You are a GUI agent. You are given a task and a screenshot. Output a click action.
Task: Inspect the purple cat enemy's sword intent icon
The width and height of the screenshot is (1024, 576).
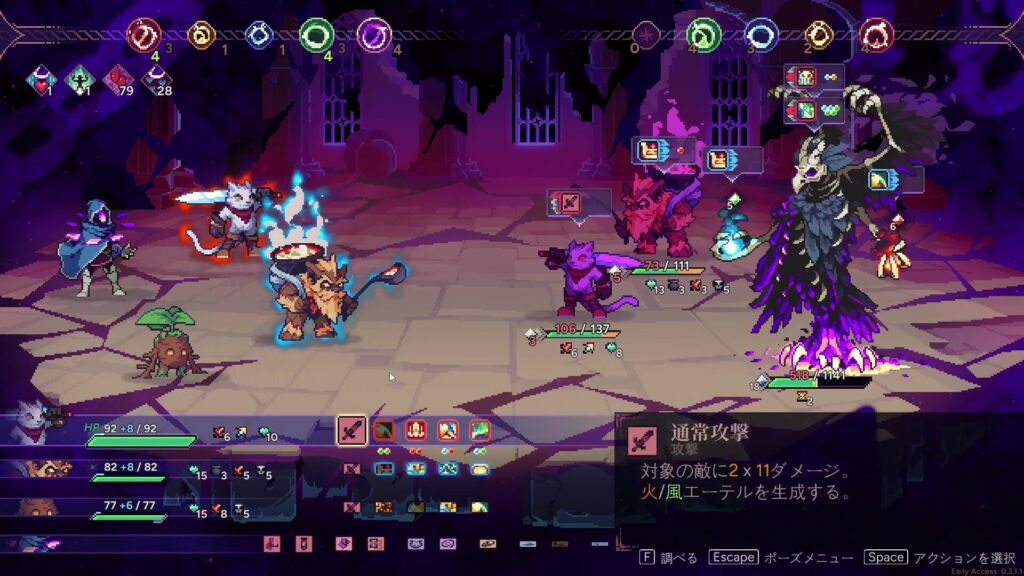point(567,202)
